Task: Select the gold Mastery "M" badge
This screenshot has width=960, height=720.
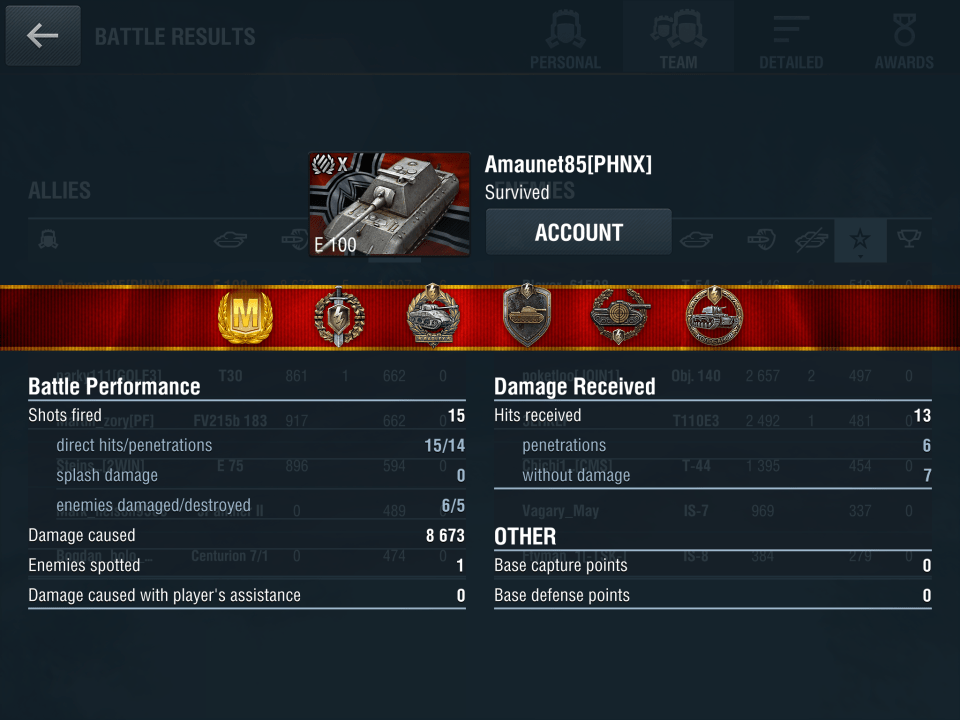Action: click(245, 318)
